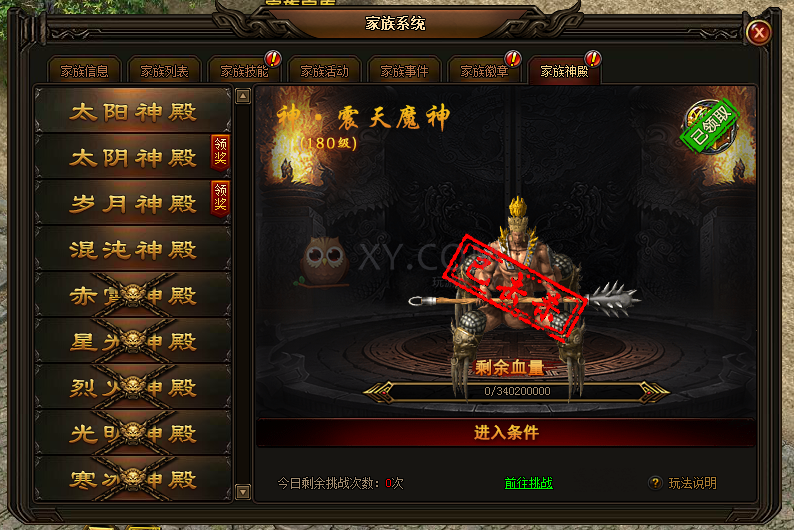Click the 进入条件 bar
The height and width of the screenshot is (530, 794).
pos(506,433)
